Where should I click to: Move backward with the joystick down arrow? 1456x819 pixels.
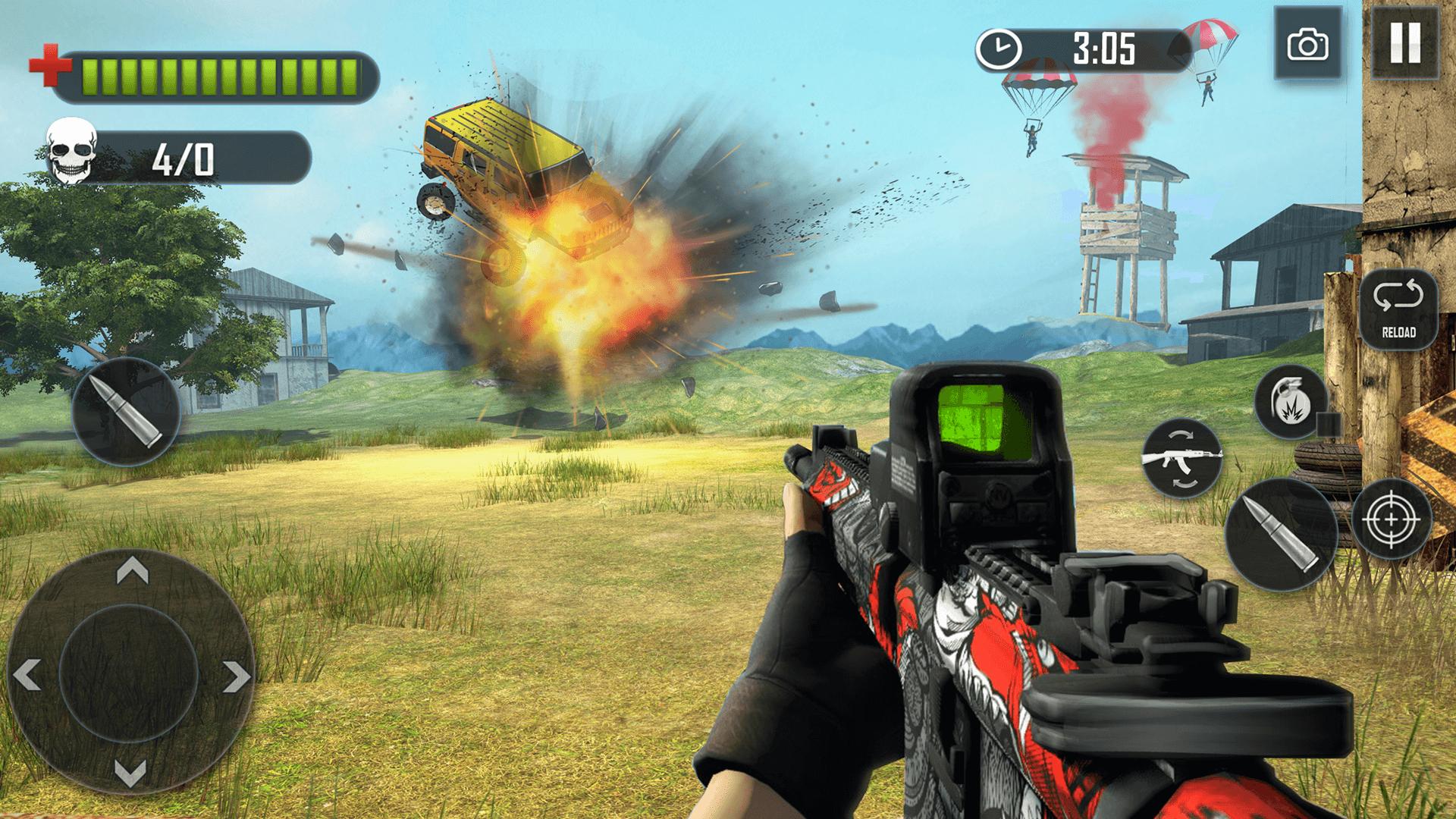pyautogui.click(x=130, y=772)
